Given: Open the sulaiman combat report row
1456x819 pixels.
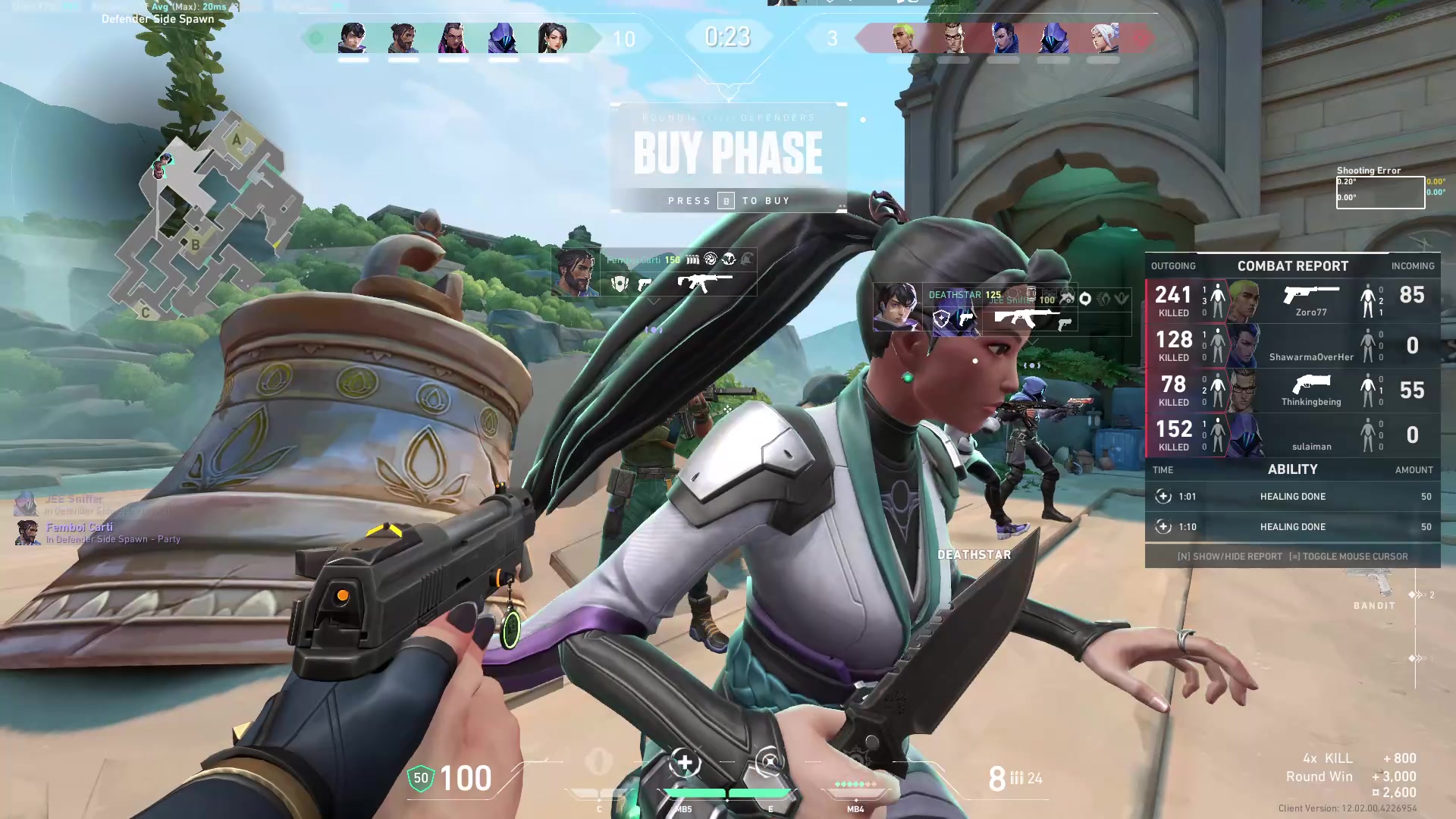Looking at the screenshot, I should (x=1292, y=435).
